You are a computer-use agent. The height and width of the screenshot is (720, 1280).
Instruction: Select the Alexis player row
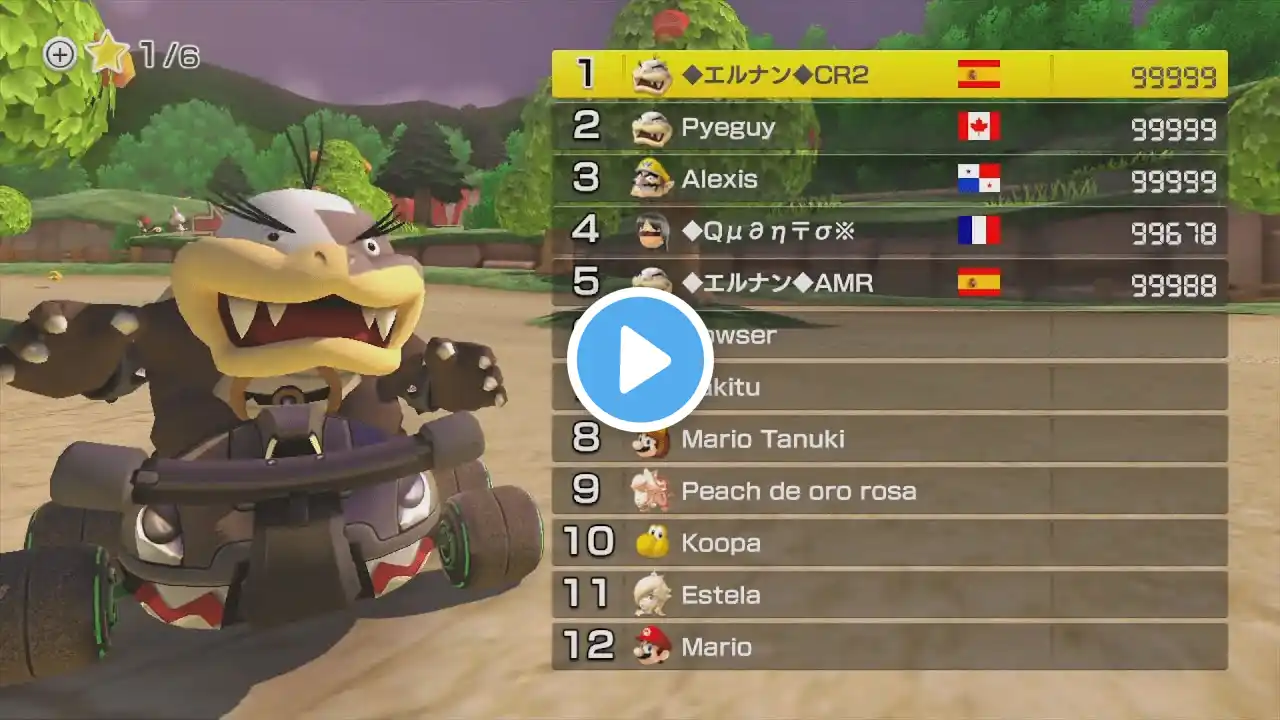[x=889, y=180]
